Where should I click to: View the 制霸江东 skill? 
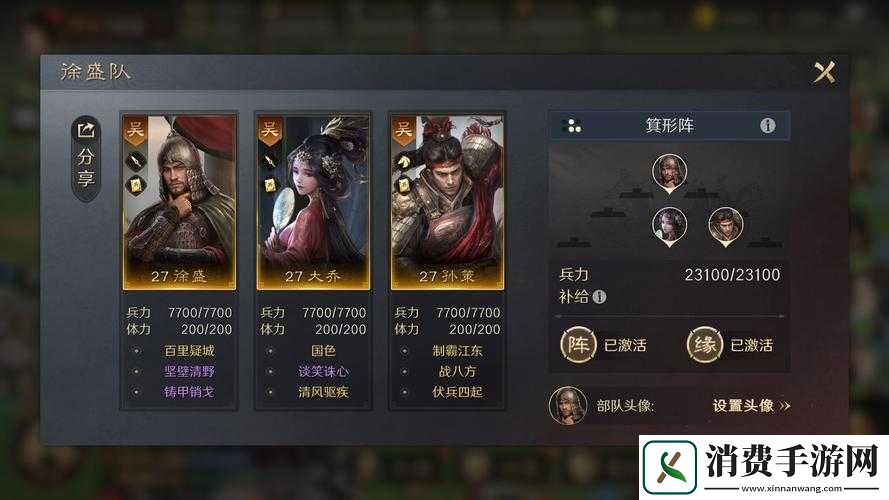pos(457,351)
